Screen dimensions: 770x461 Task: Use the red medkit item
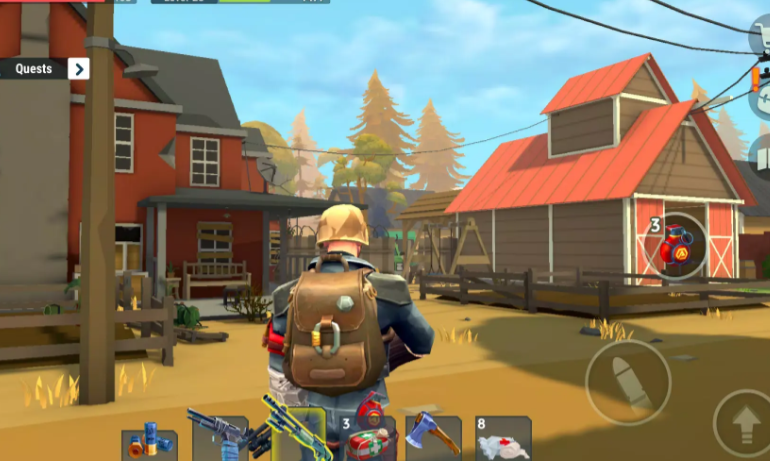[369, 438]
